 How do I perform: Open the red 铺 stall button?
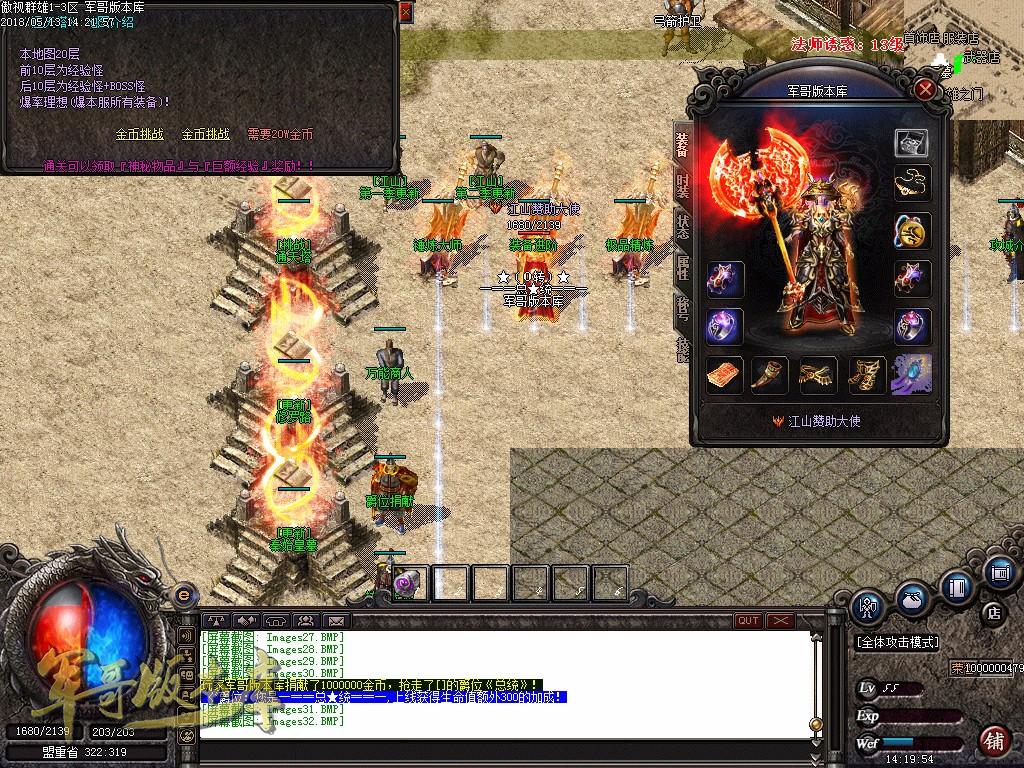993,741
